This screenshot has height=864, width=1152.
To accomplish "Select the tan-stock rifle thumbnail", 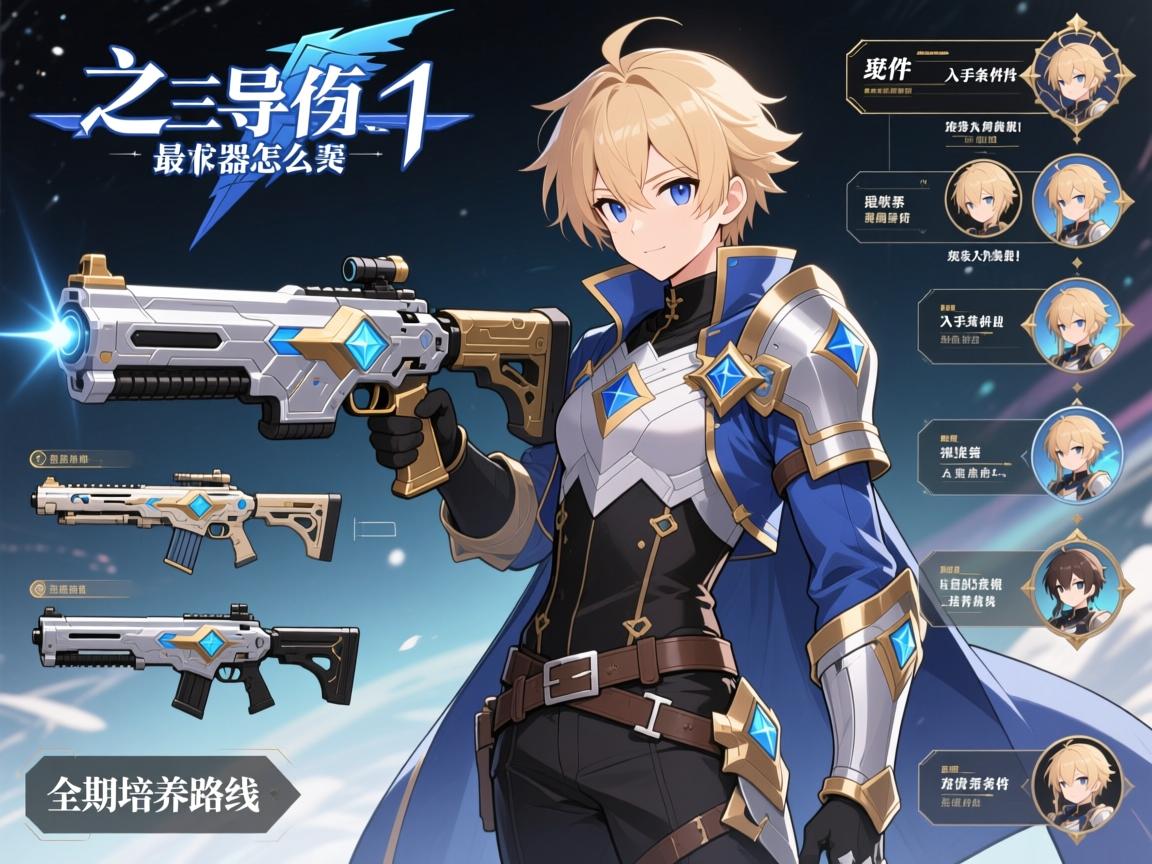I will (x=188, y=516).
